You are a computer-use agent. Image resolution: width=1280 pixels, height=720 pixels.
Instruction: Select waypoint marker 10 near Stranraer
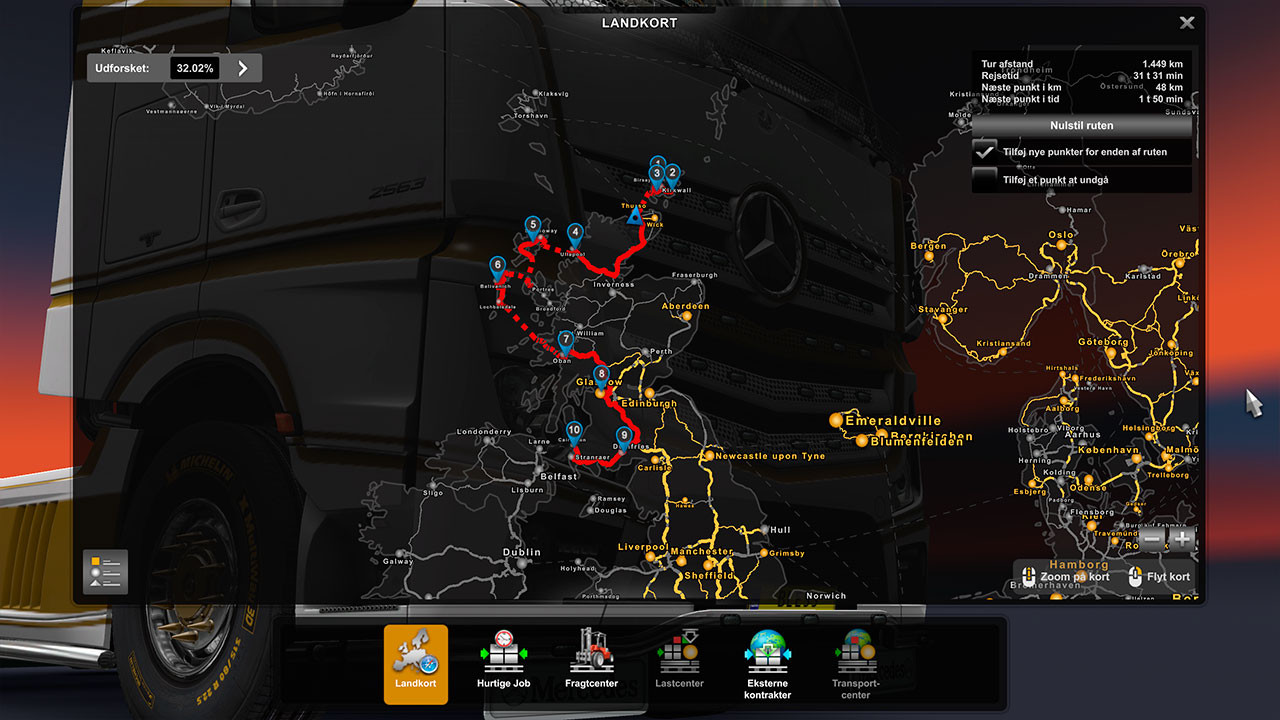[575, 428]
